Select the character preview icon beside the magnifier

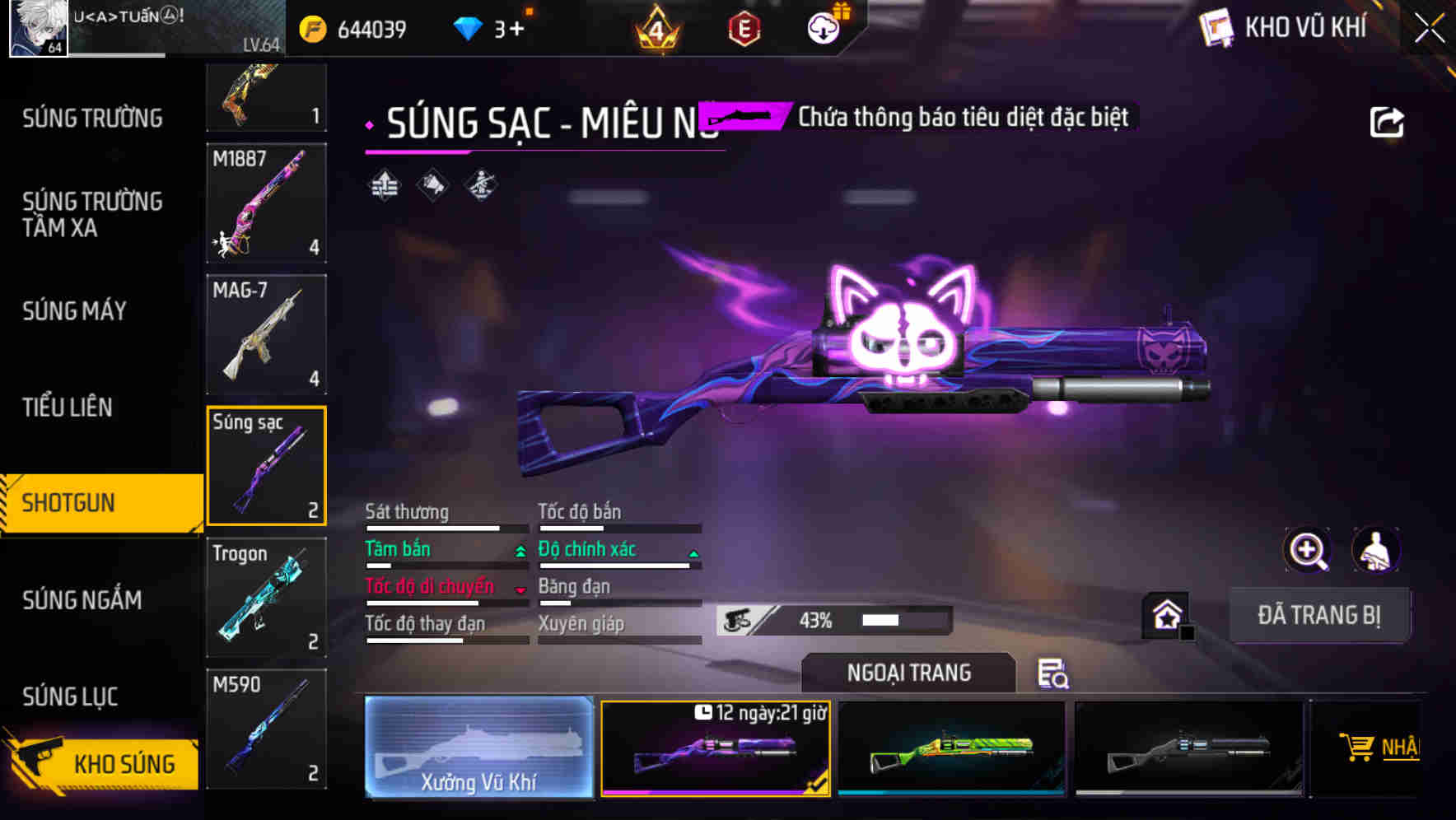[1375, 550]
